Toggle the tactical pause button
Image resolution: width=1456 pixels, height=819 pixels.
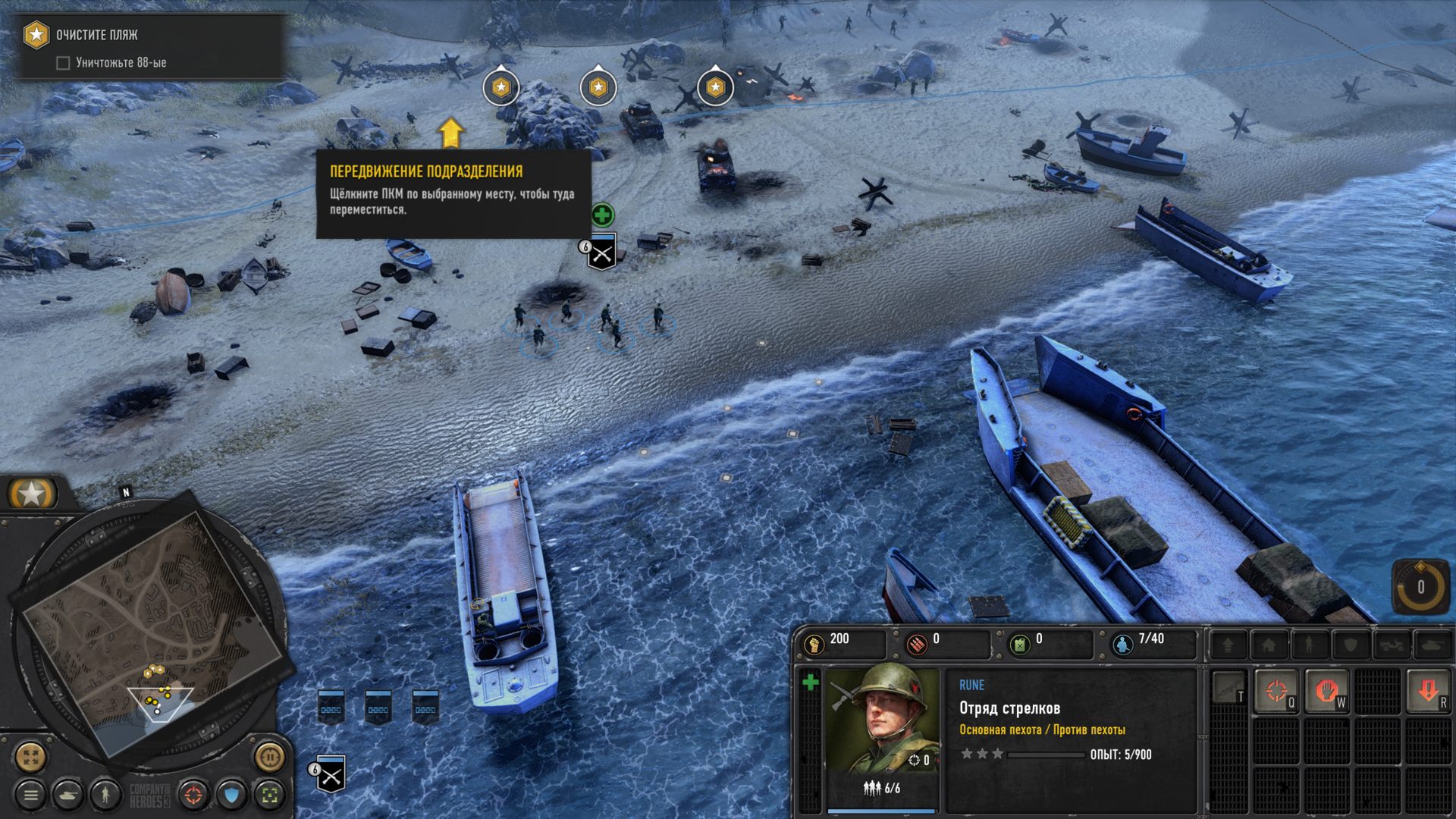[269, 756]
